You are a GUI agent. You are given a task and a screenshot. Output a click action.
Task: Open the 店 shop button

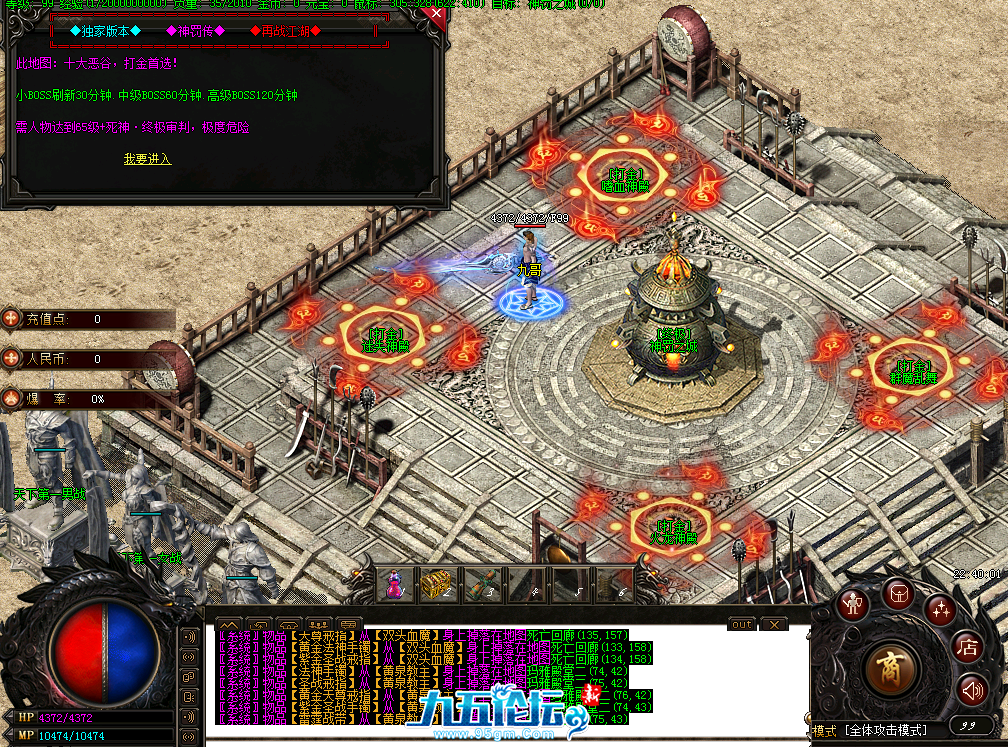click(966, 646)
